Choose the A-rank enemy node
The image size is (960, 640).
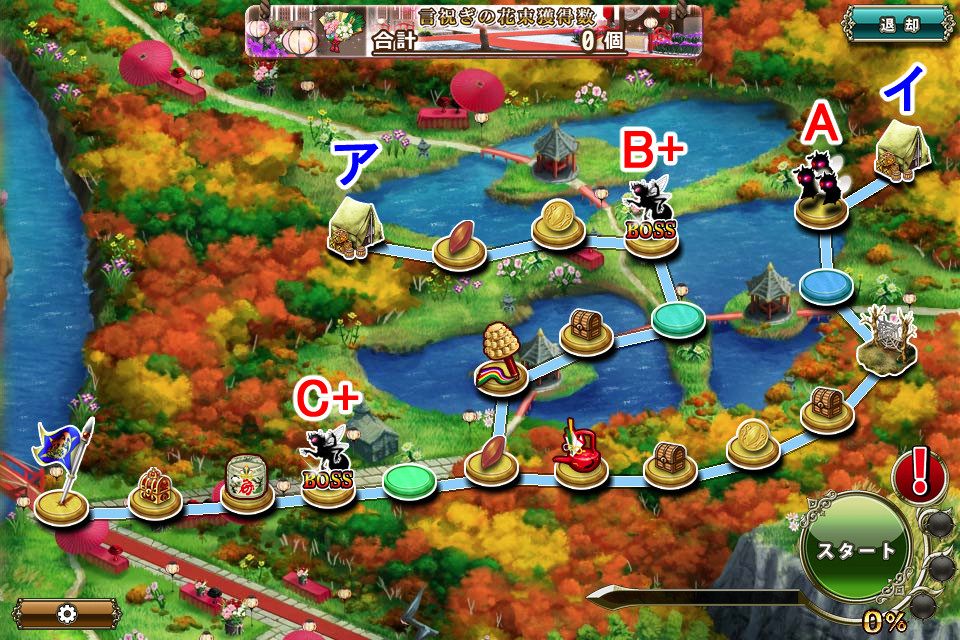pos(820,190)
